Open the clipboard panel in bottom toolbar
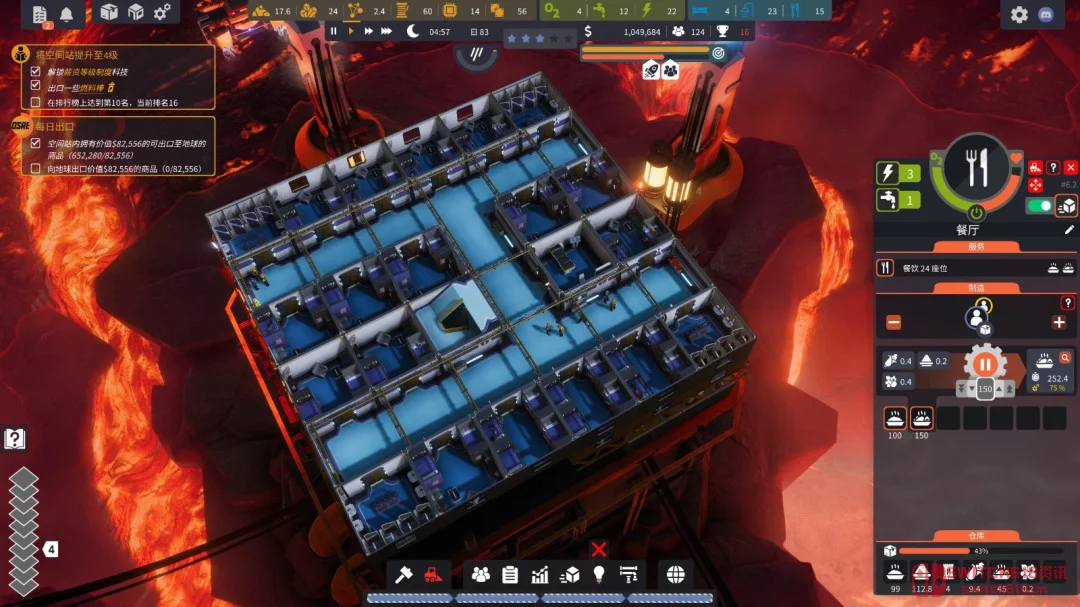 point(510,574)
